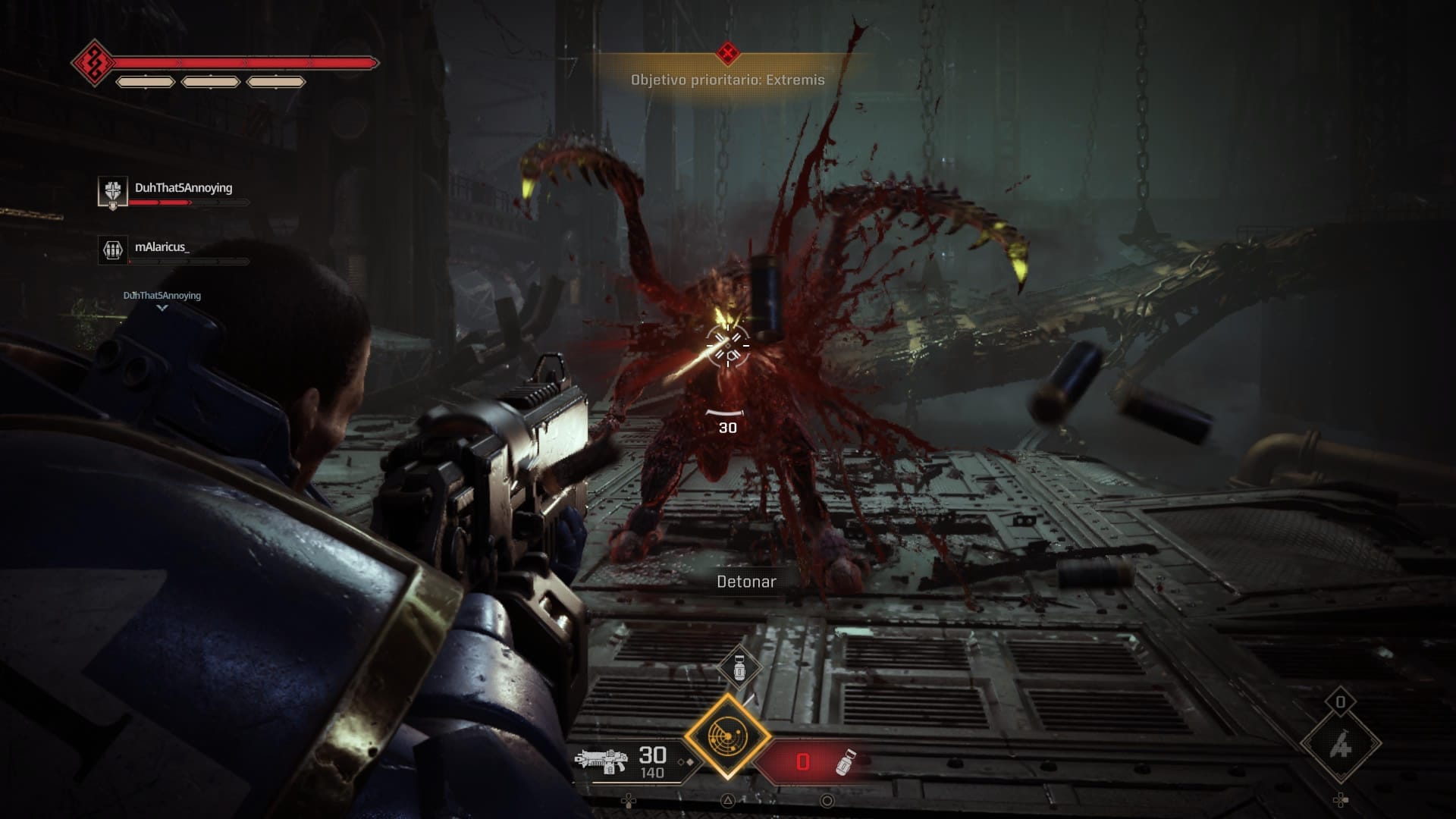This screenshot has height=819, width=1456.
Task: Click mAlaricus_'s ammo crate class emblem
Action: pyautogui.click(x=114, y=248)
